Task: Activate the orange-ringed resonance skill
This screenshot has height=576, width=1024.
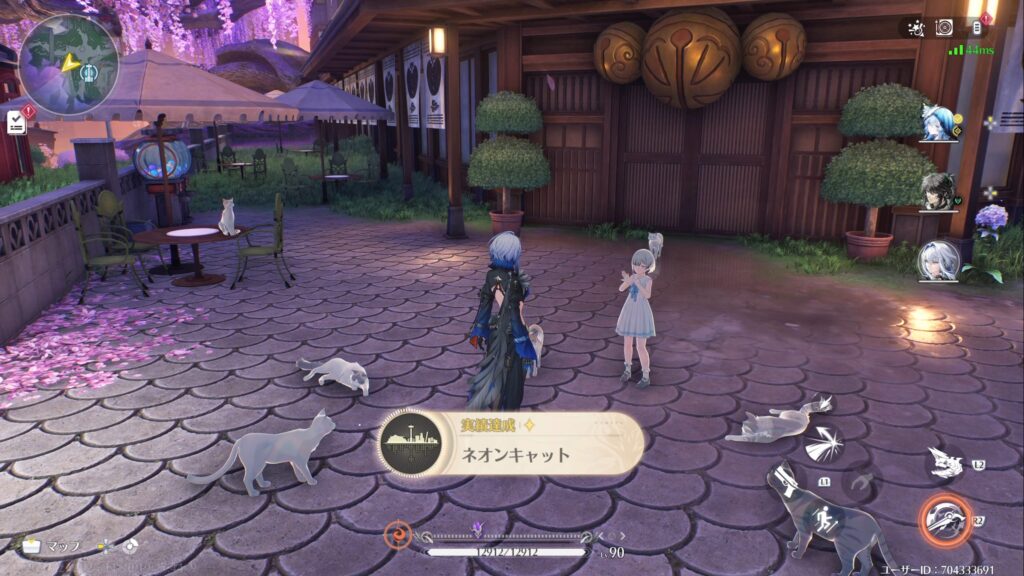Action: click(944, 519)
